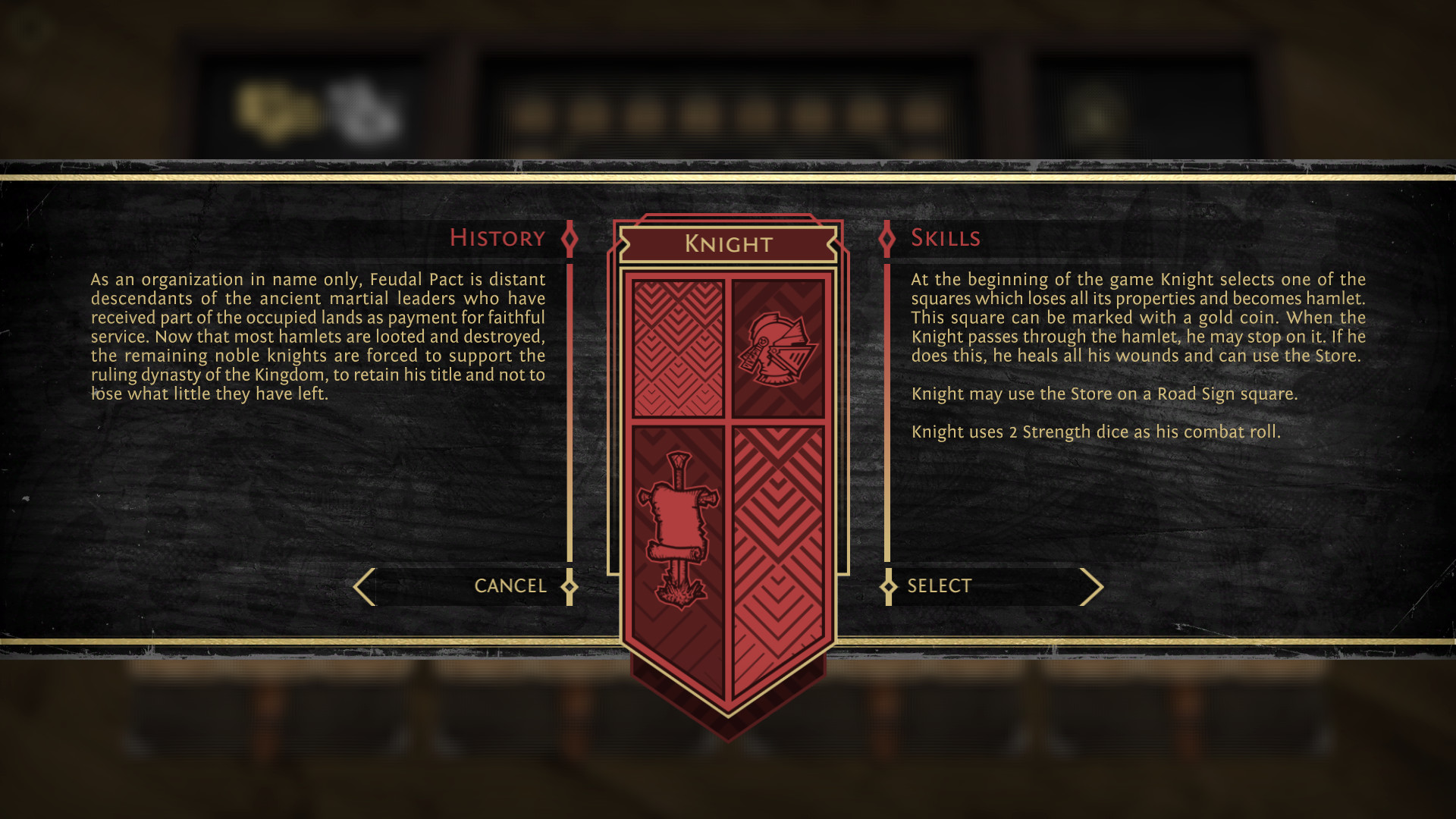Click the Skills heading

(947, 237)
